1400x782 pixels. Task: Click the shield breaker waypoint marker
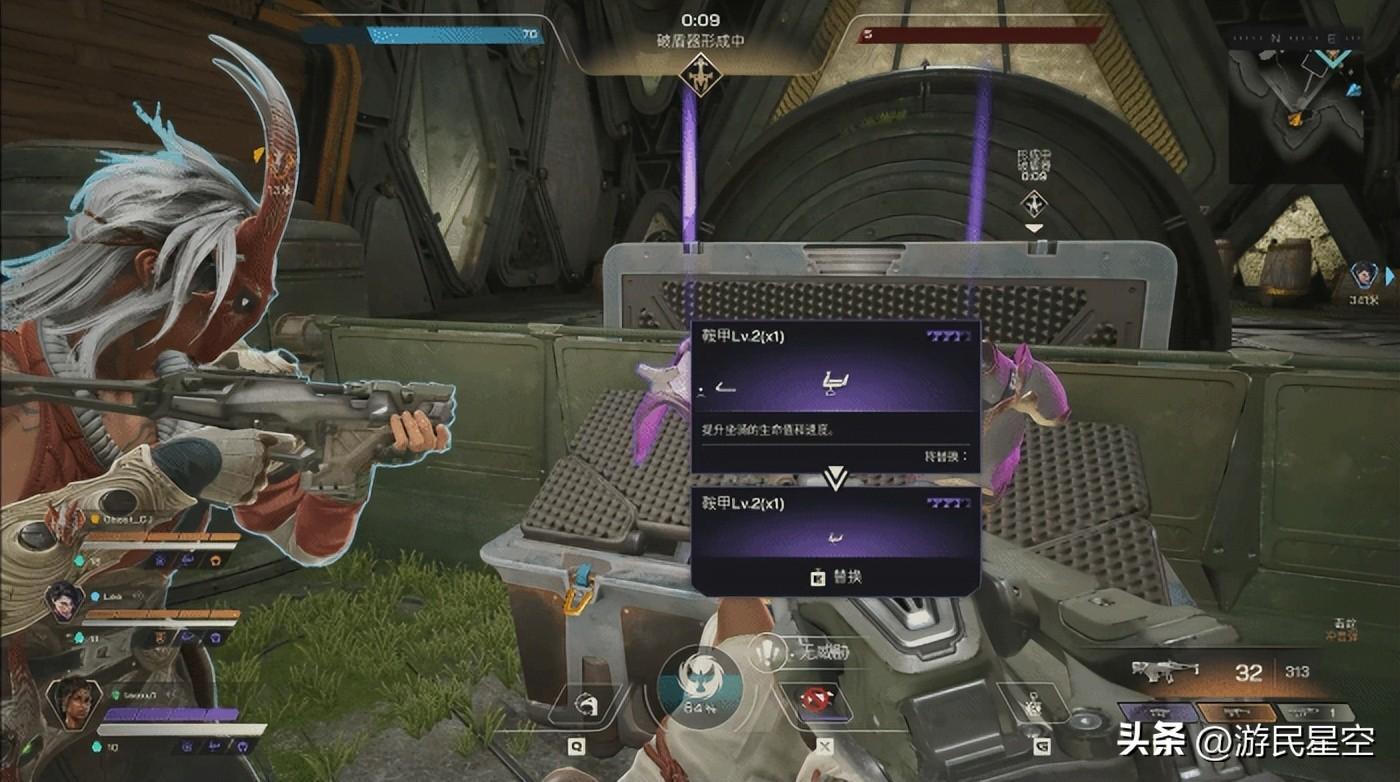[x=1033, y=204]
